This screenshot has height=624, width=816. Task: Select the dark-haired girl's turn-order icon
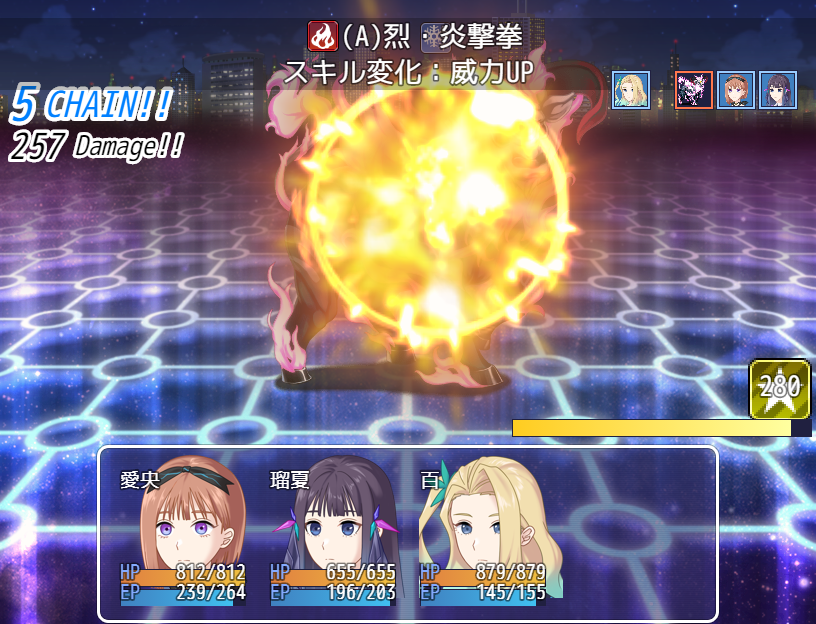[777, 90]
